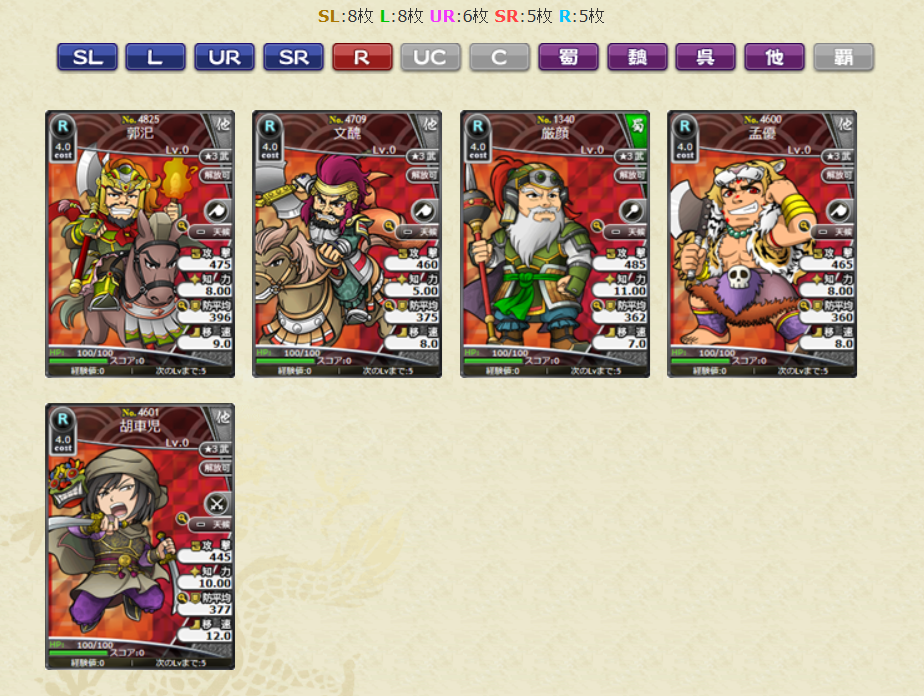This screenshot has width=924, height=696.
Task: Show 魏 faction cards
Action: [x=637, y=58]
